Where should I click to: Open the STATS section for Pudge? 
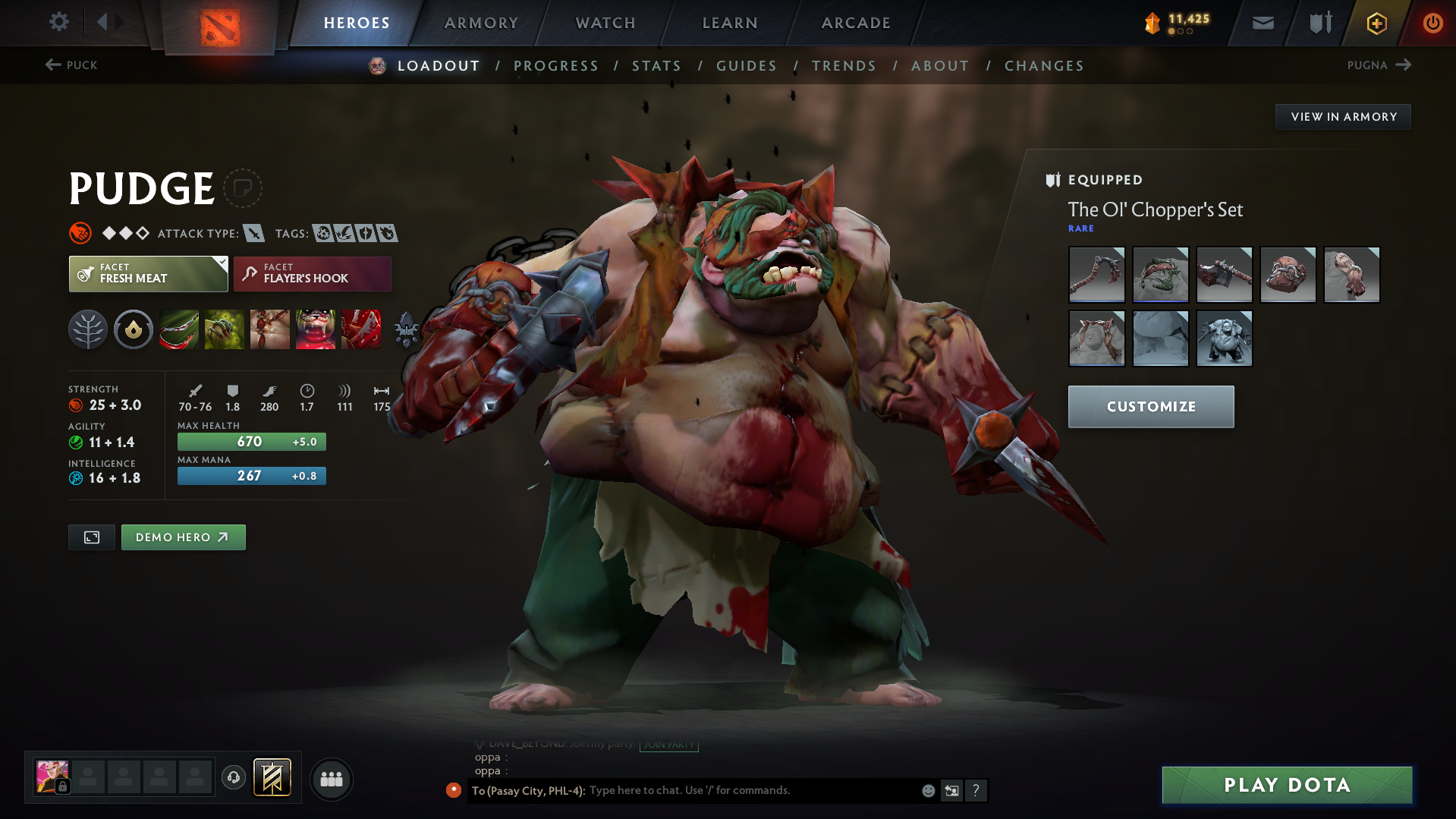[x=656, y=66]
